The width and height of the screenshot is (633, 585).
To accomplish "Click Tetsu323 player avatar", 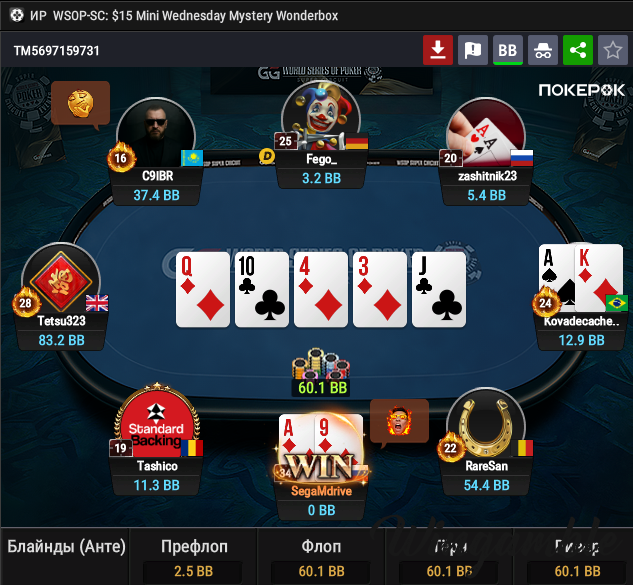I will tap(60, 280).
